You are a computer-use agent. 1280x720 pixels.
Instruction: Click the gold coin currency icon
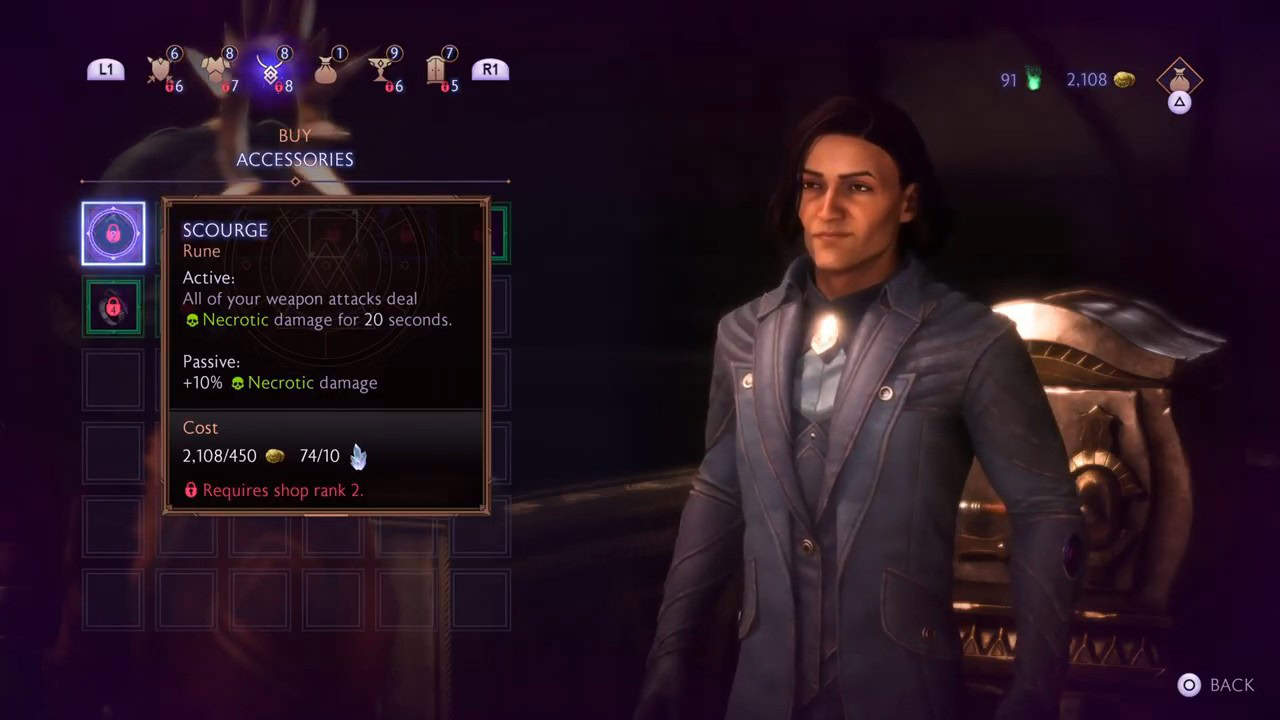1123,80
